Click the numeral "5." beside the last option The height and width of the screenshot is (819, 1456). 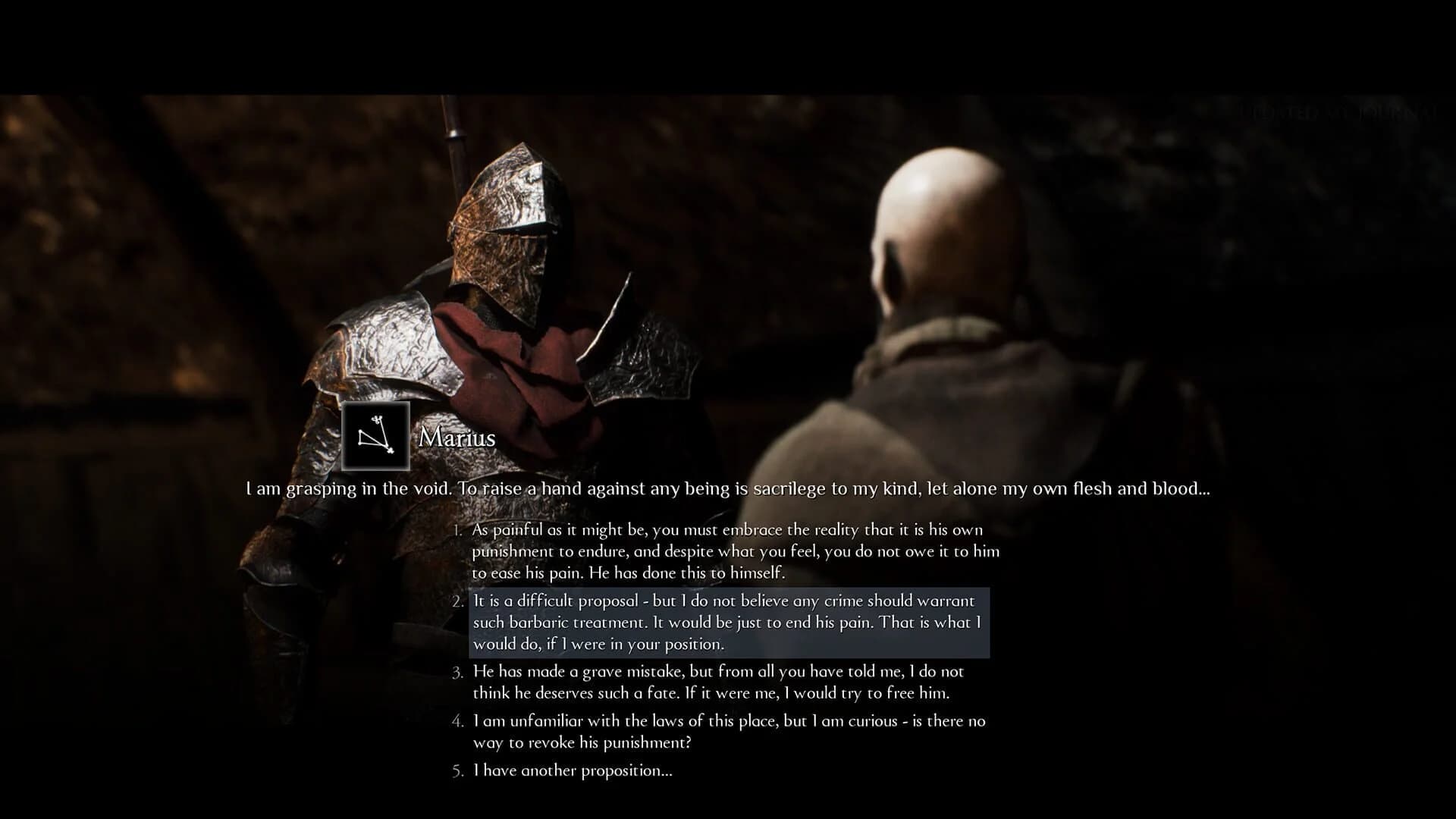pyautogui.click(x=457, y=770)
